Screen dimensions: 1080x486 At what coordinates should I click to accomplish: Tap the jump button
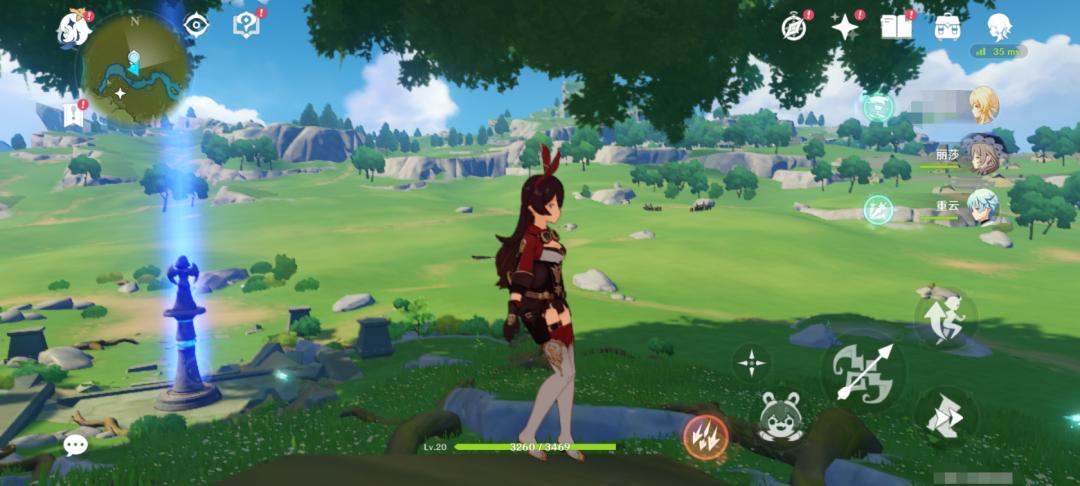[x=945, y=319]
